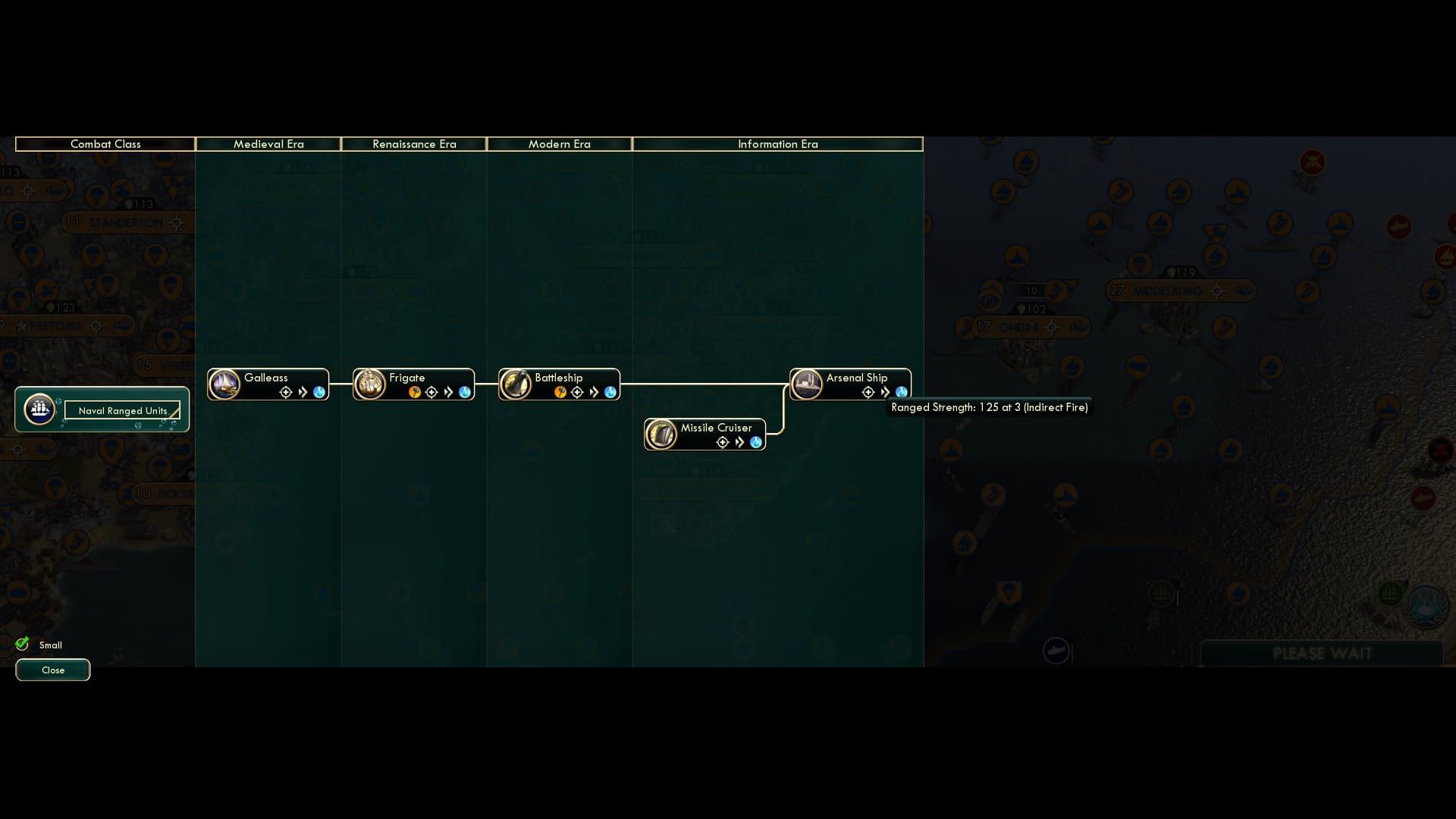Toggle the Small checkbox
Image resolution: width=1456 pixels, height=819 pixels.
(x=23, y=643)
